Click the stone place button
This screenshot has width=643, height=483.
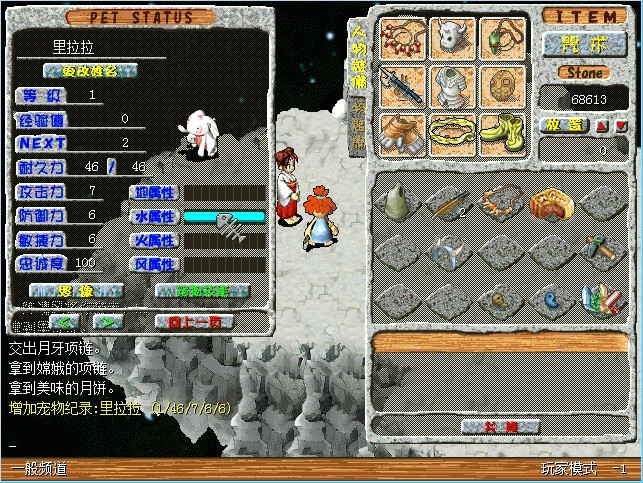click(x=565, y=126)
